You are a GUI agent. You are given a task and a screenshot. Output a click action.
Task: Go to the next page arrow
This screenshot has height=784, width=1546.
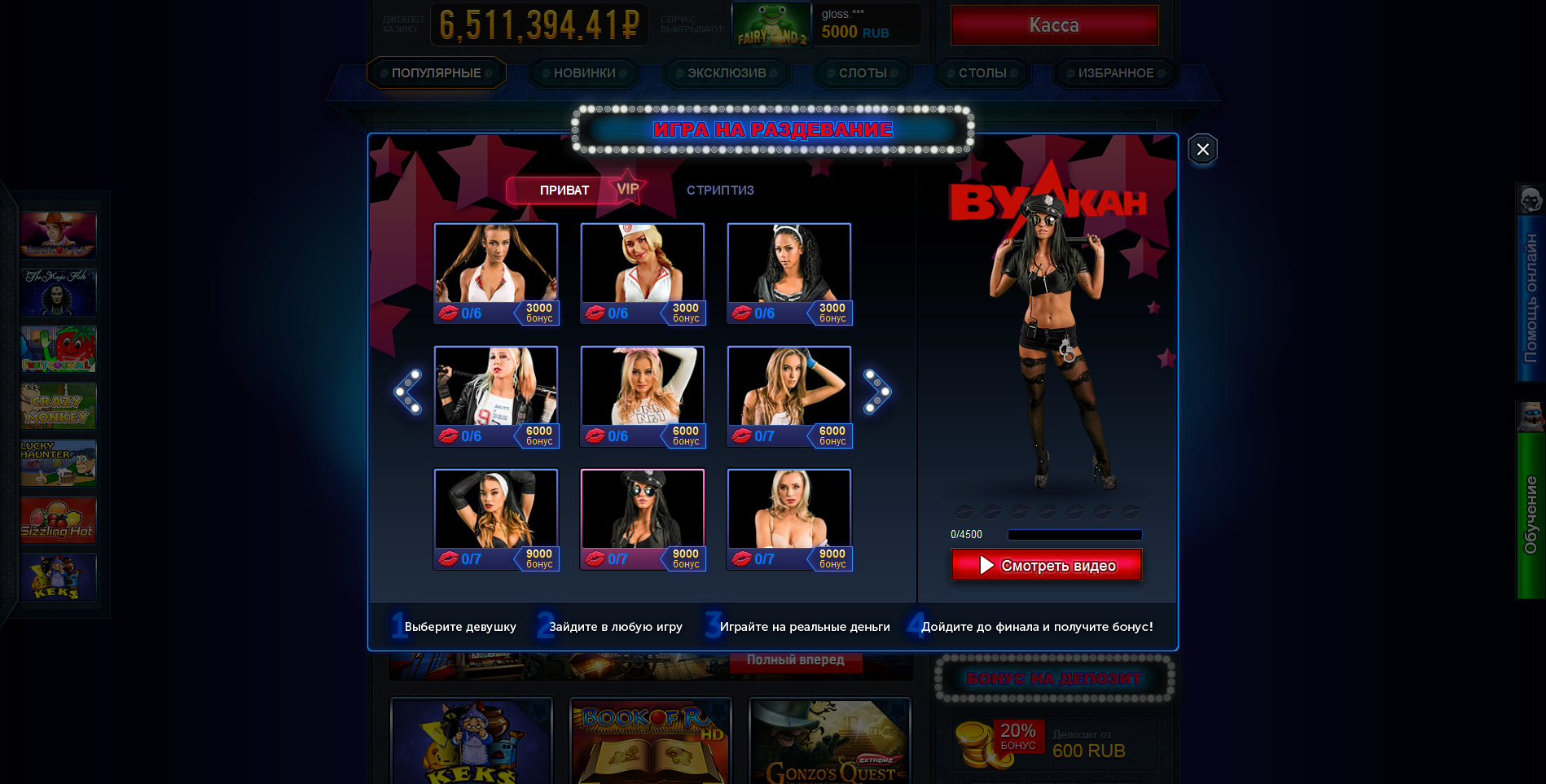877,392
